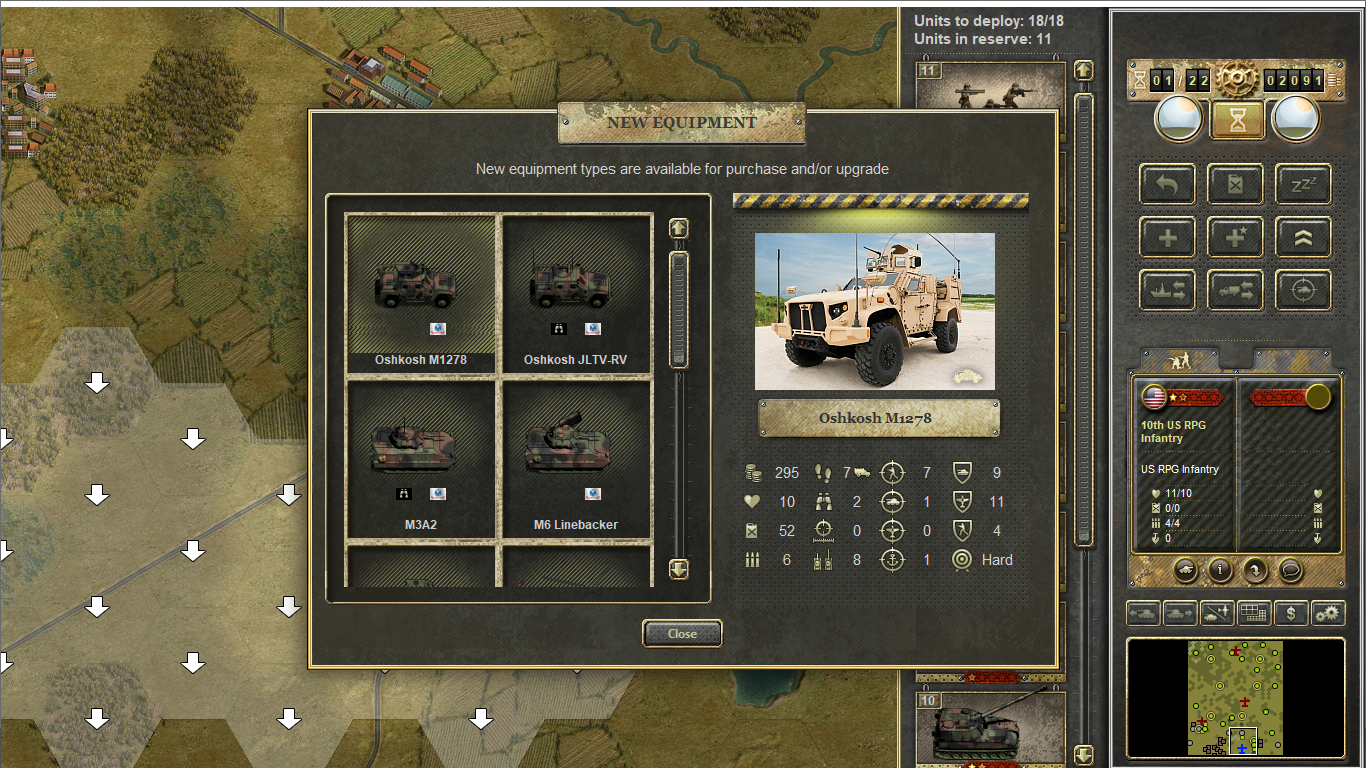Screen dimensions: 1366x768
Task: Select the infantry unit card in the deploy list
Action: (990, 86)
